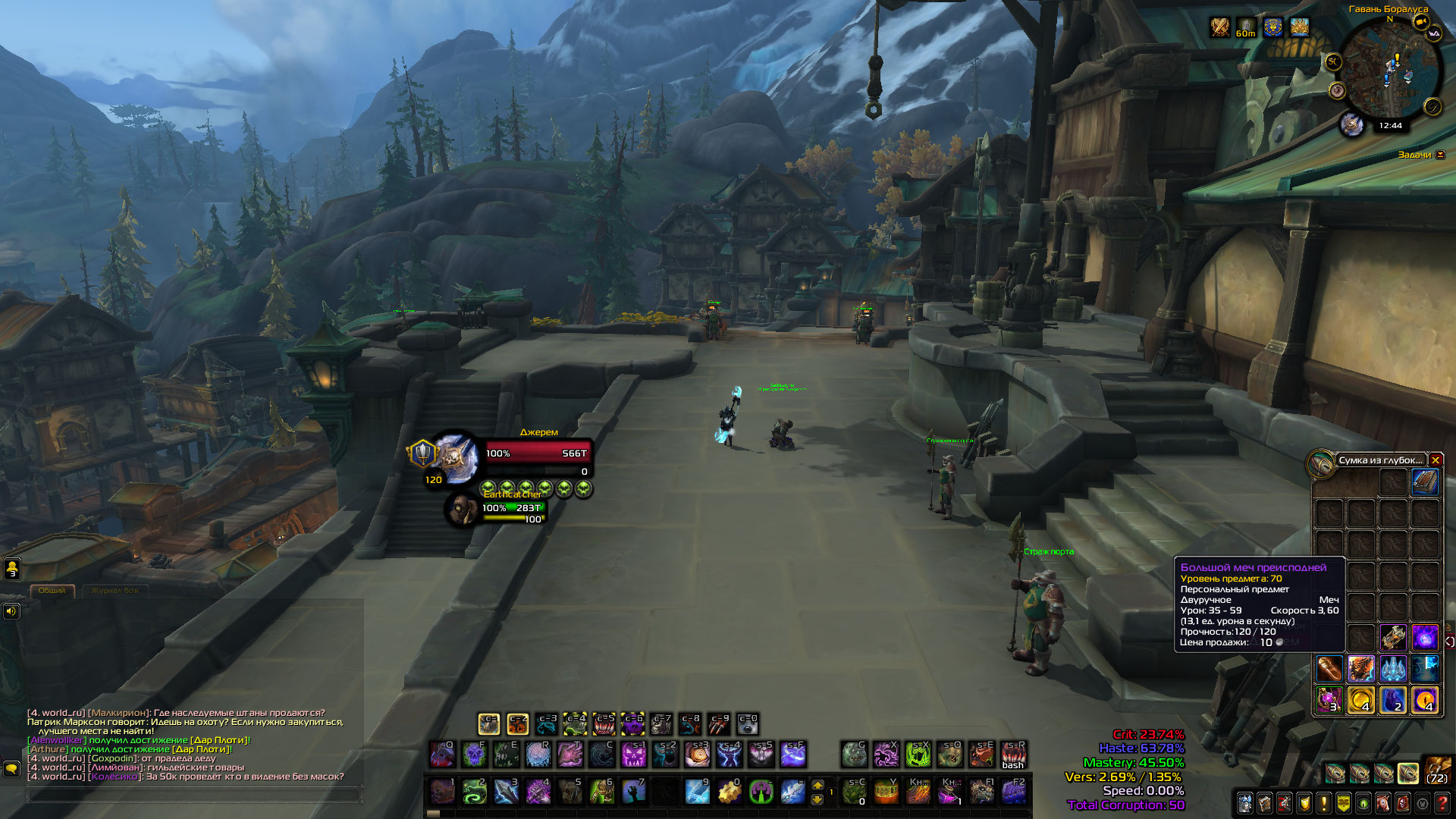The image size is (1456, 819).
Task: Switch to the Общий chat tab
Action: [x=52, y=591]
